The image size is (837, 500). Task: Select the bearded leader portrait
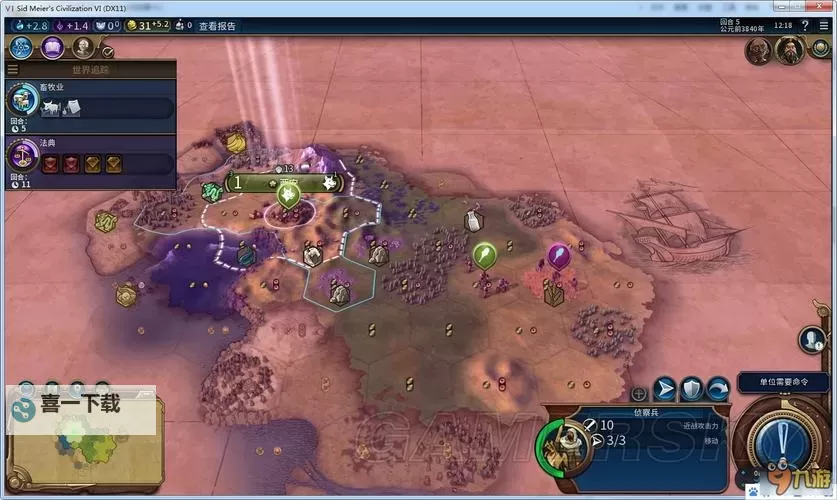(790, 51)
